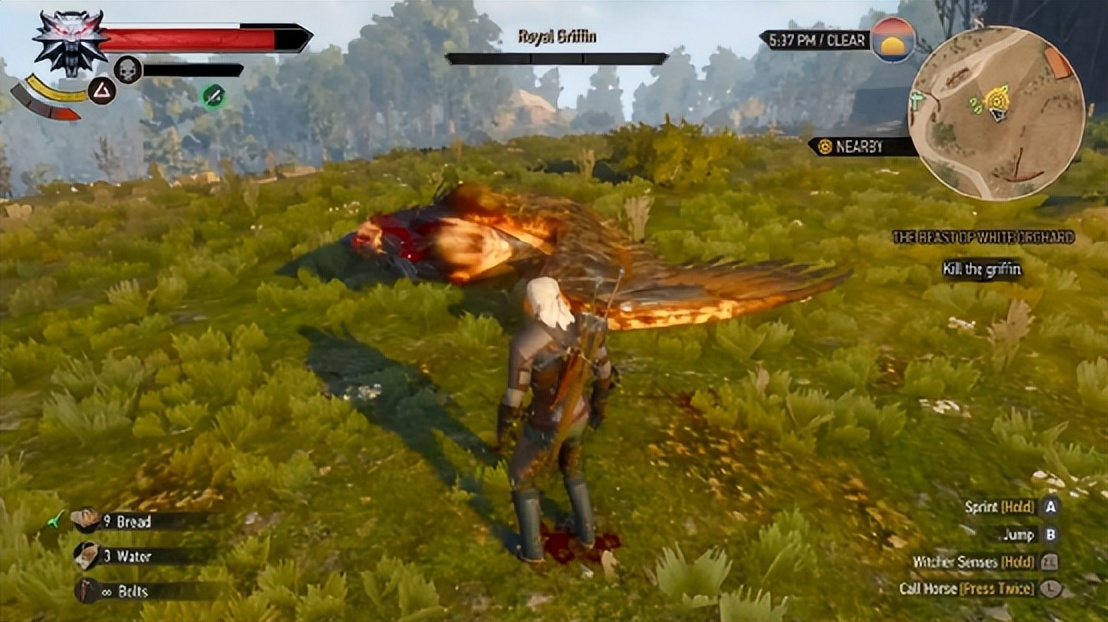Click the yellow quest marker on minimap
This screenshot has width=1108, height=622.
pyautogui.click(x=996, y=99)
